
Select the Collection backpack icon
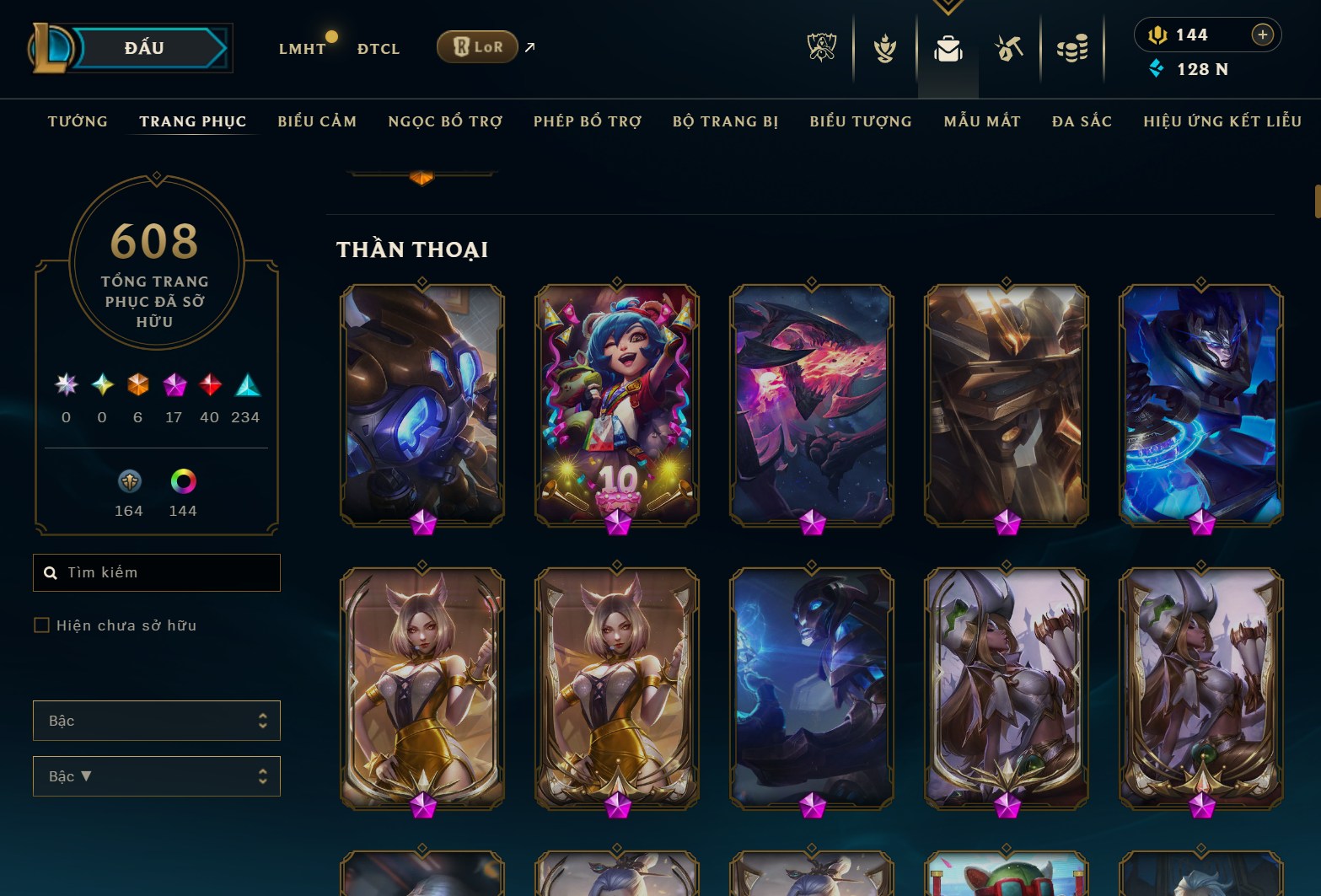coord(948,48)
